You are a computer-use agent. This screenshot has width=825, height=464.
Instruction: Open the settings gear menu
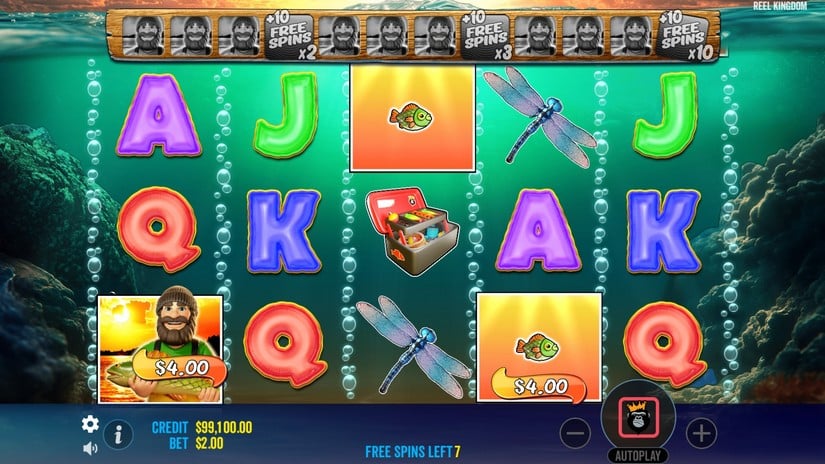coord(90,423)
